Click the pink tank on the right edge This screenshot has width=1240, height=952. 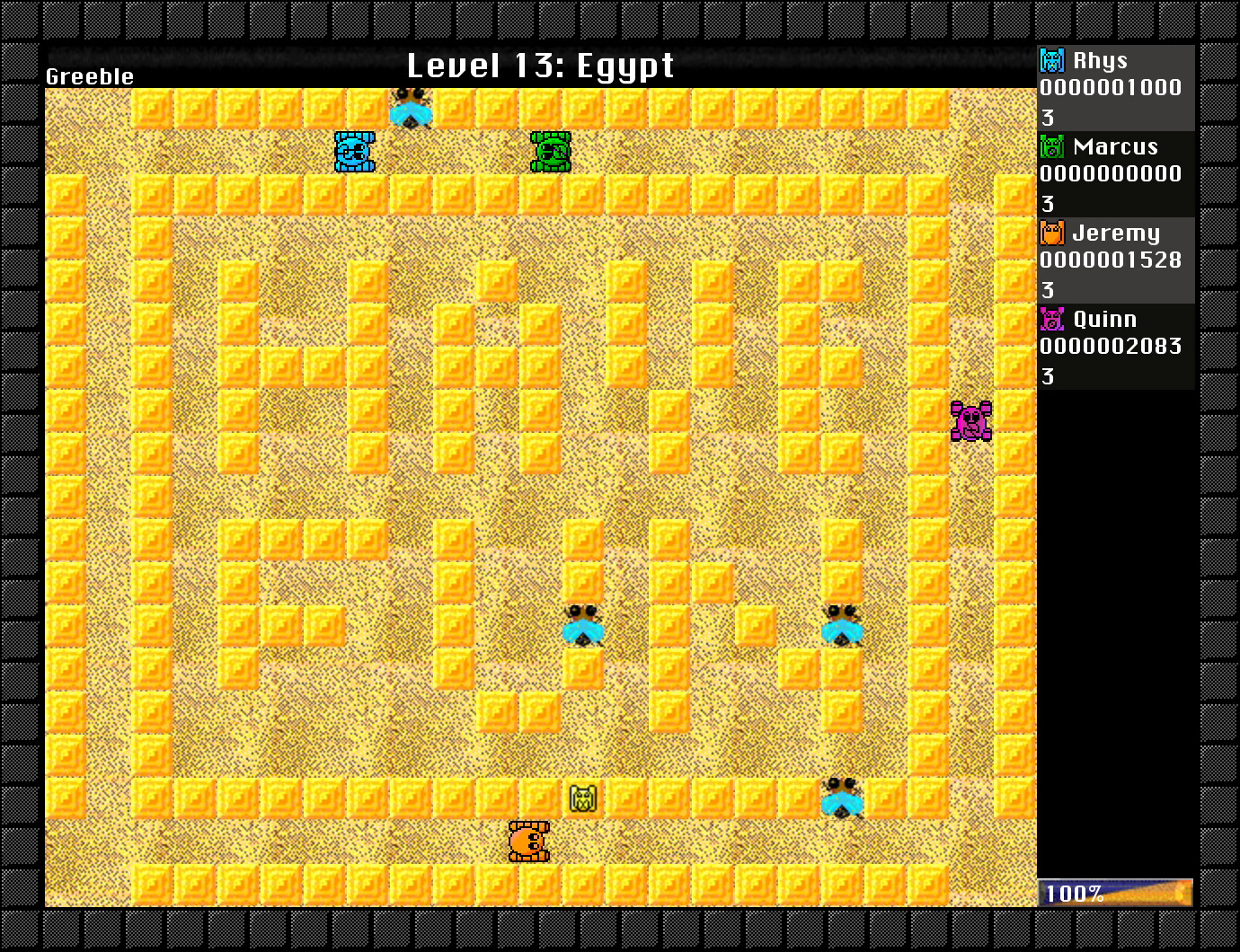(x=970, y=420)
